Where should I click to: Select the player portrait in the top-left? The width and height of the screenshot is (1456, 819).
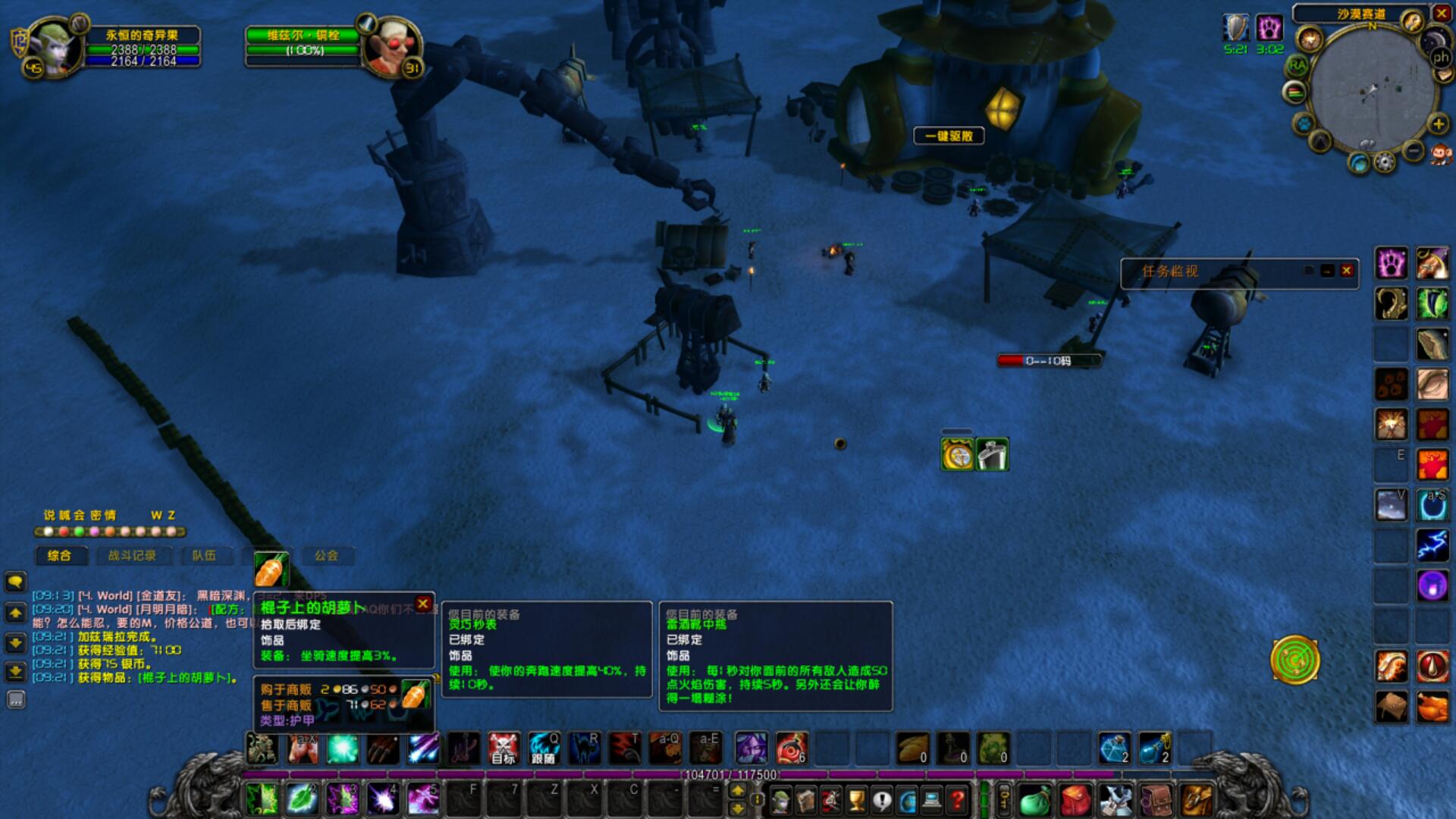pos(53,47)
